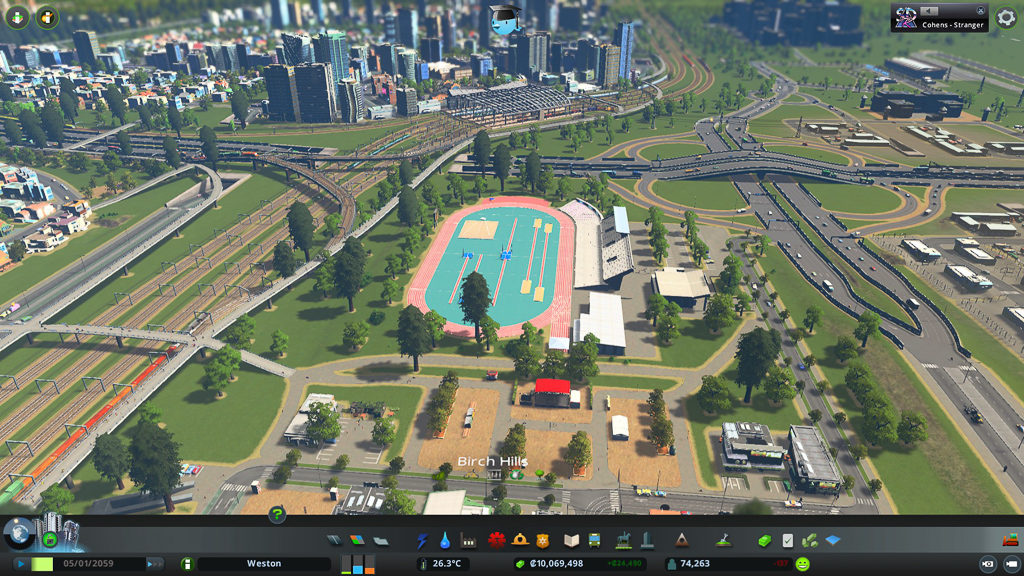Open the Police badge menu
Screen dimensions: 1024x576
[543, 541]
